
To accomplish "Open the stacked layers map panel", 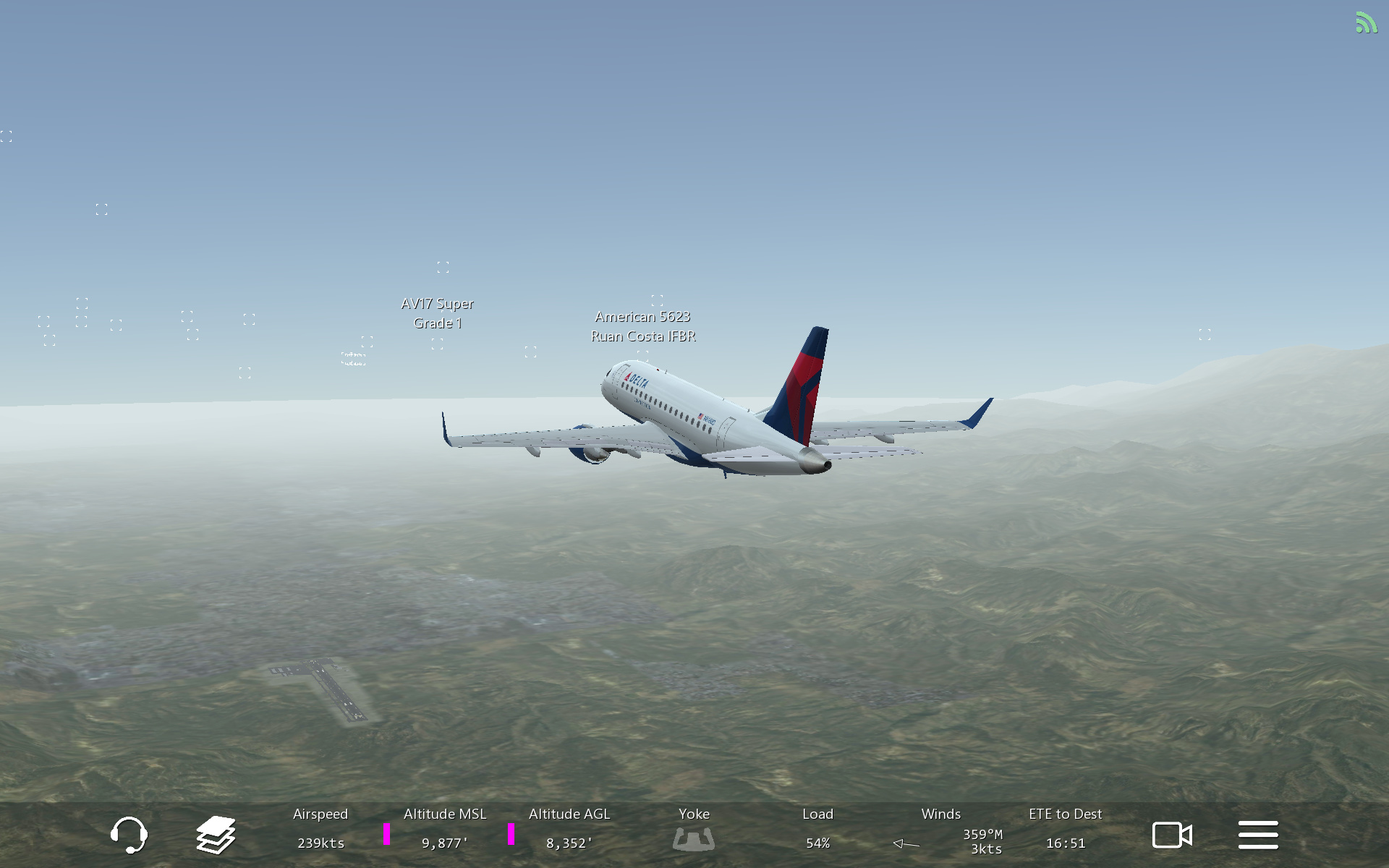I will pos(216,835).
